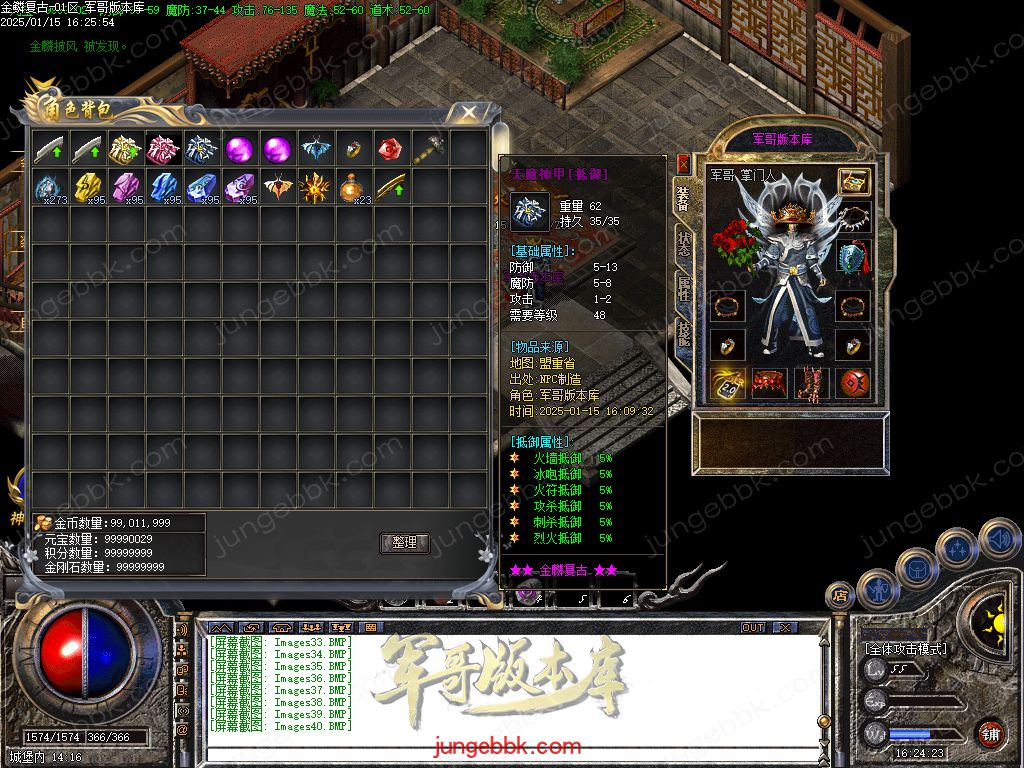1024x768 pixels.
Task: Select the golden sunburst emblem item
Action: pos(315,187)
